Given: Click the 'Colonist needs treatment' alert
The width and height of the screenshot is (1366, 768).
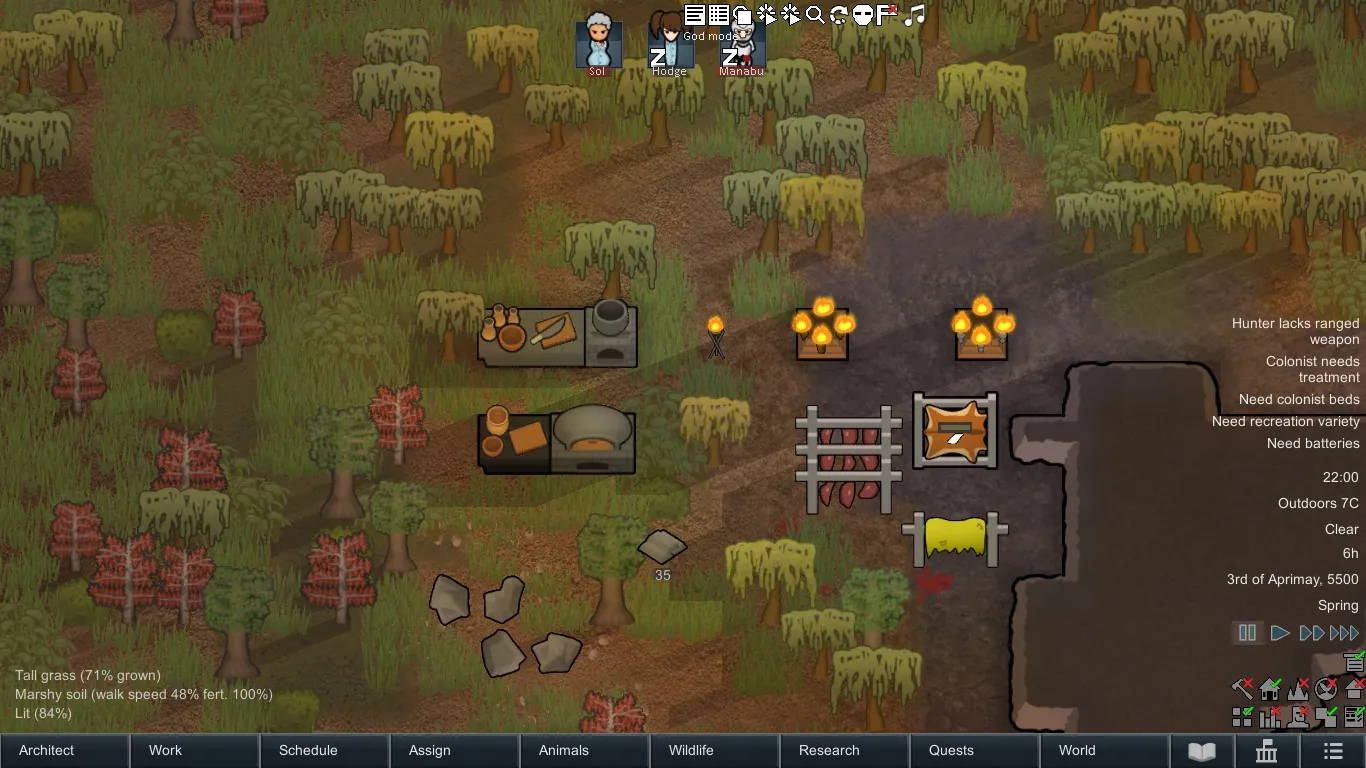Looking at the screenshot, I should pos(1312,369).
